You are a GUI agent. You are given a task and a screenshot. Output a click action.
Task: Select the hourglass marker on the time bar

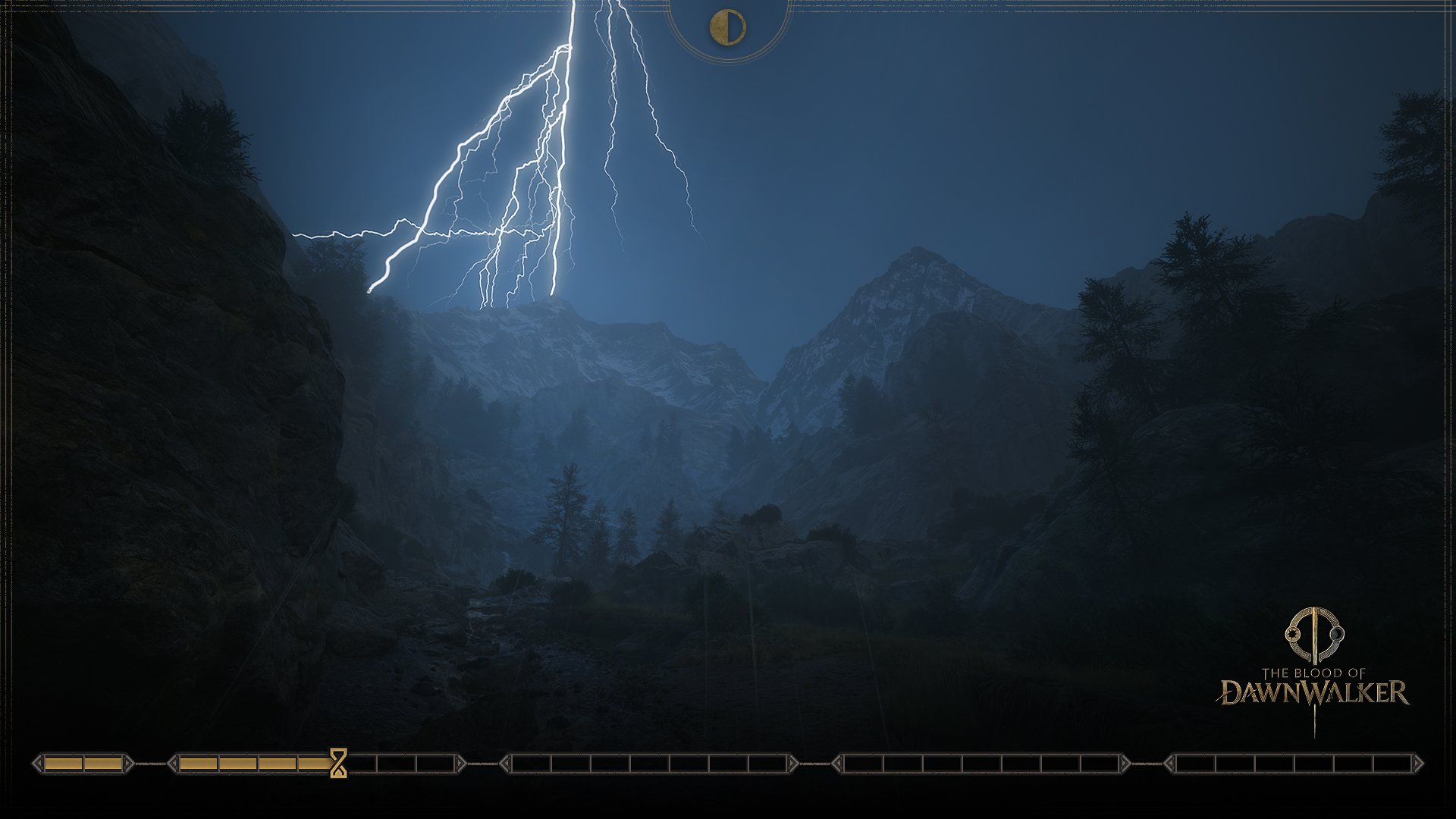[x=338, y=763]
